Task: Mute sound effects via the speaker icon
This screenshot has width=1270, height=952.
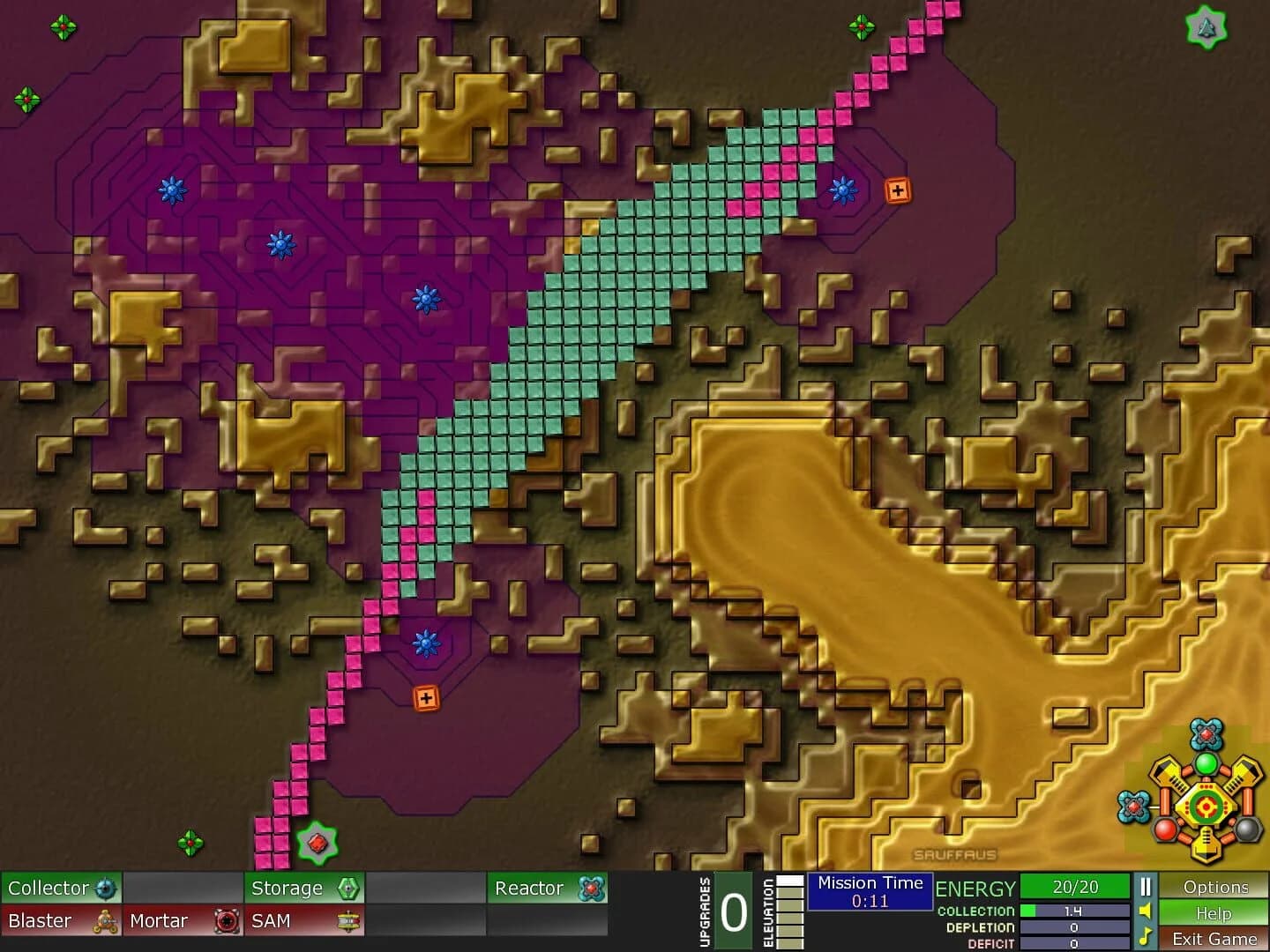Action: (x=1144, y=911)
